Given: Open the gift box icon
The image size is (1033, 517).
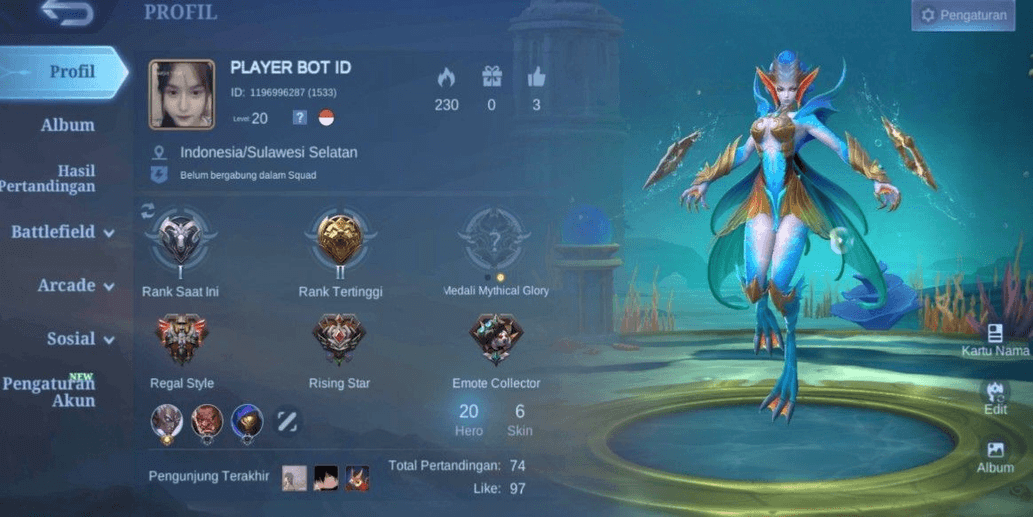Looking at the screenshot, I should (491, 78).
